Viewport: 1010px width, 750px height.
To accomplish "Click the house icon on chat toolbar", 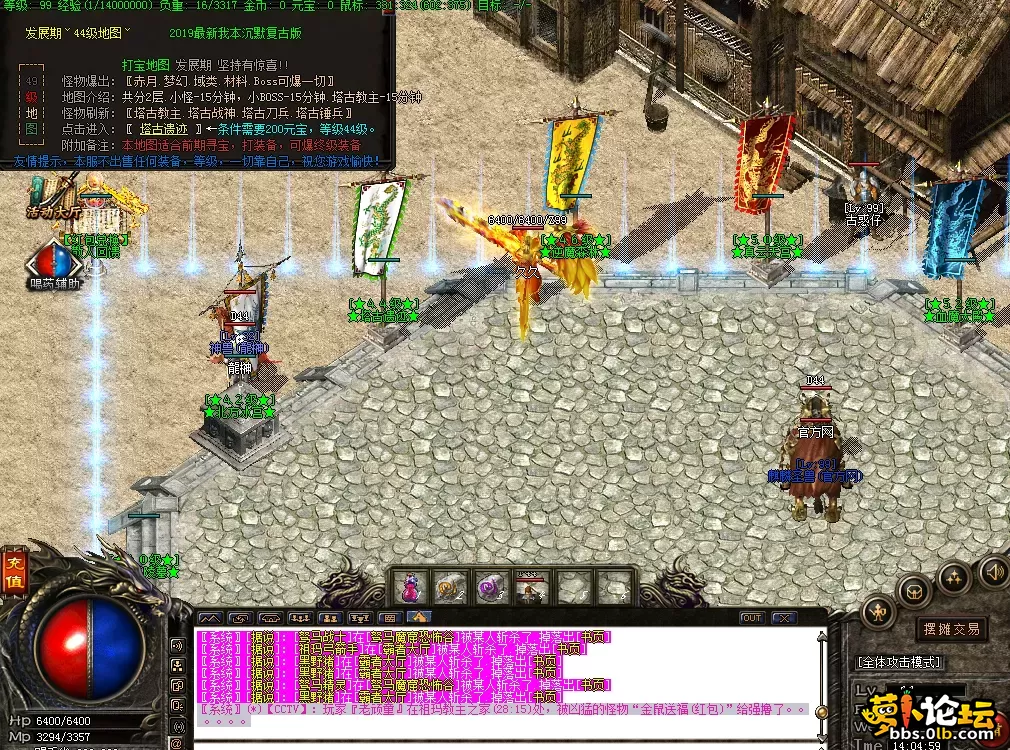I will [419, 618].
